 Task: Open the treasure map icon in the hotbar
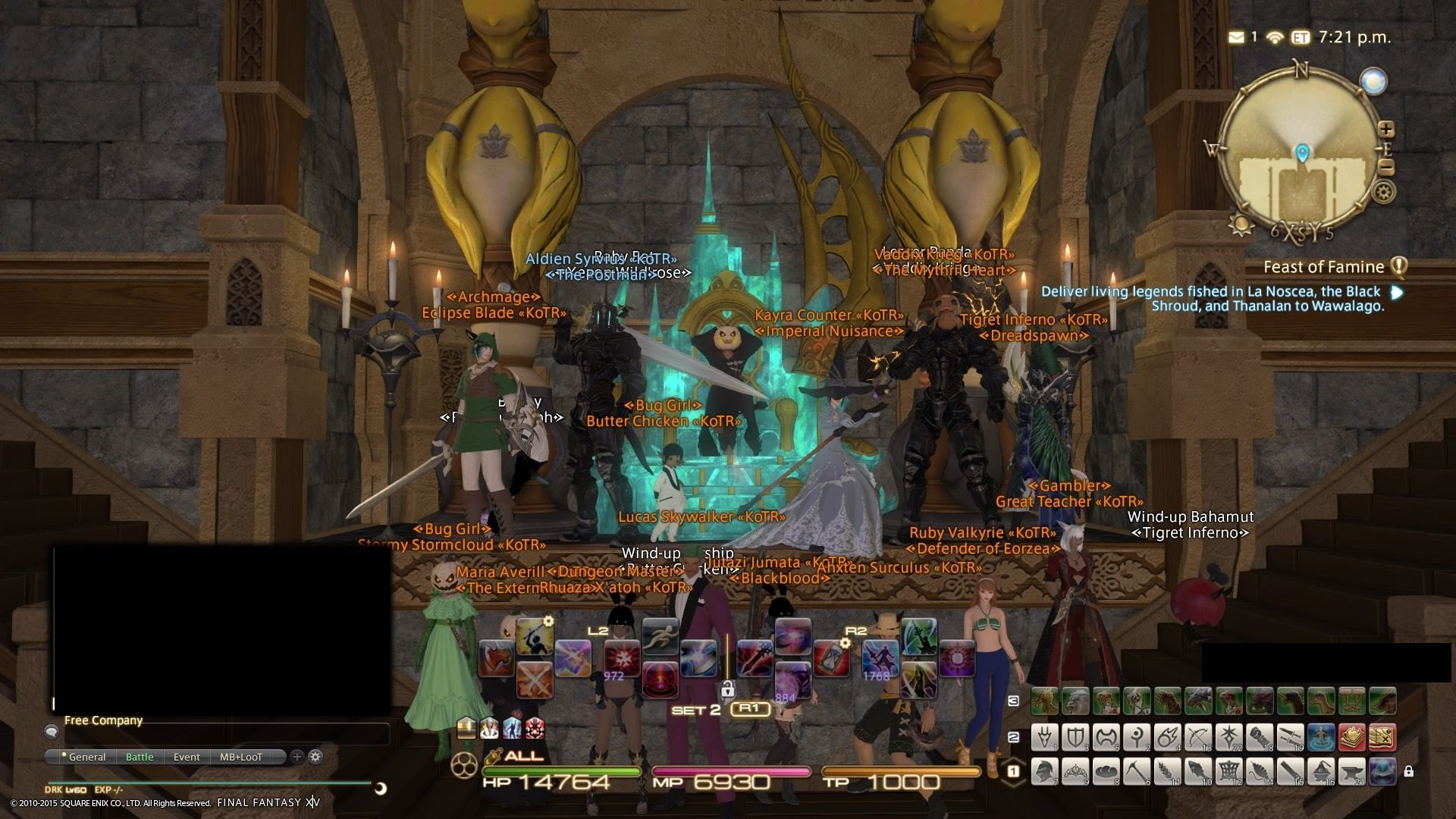click(1381, 736)
